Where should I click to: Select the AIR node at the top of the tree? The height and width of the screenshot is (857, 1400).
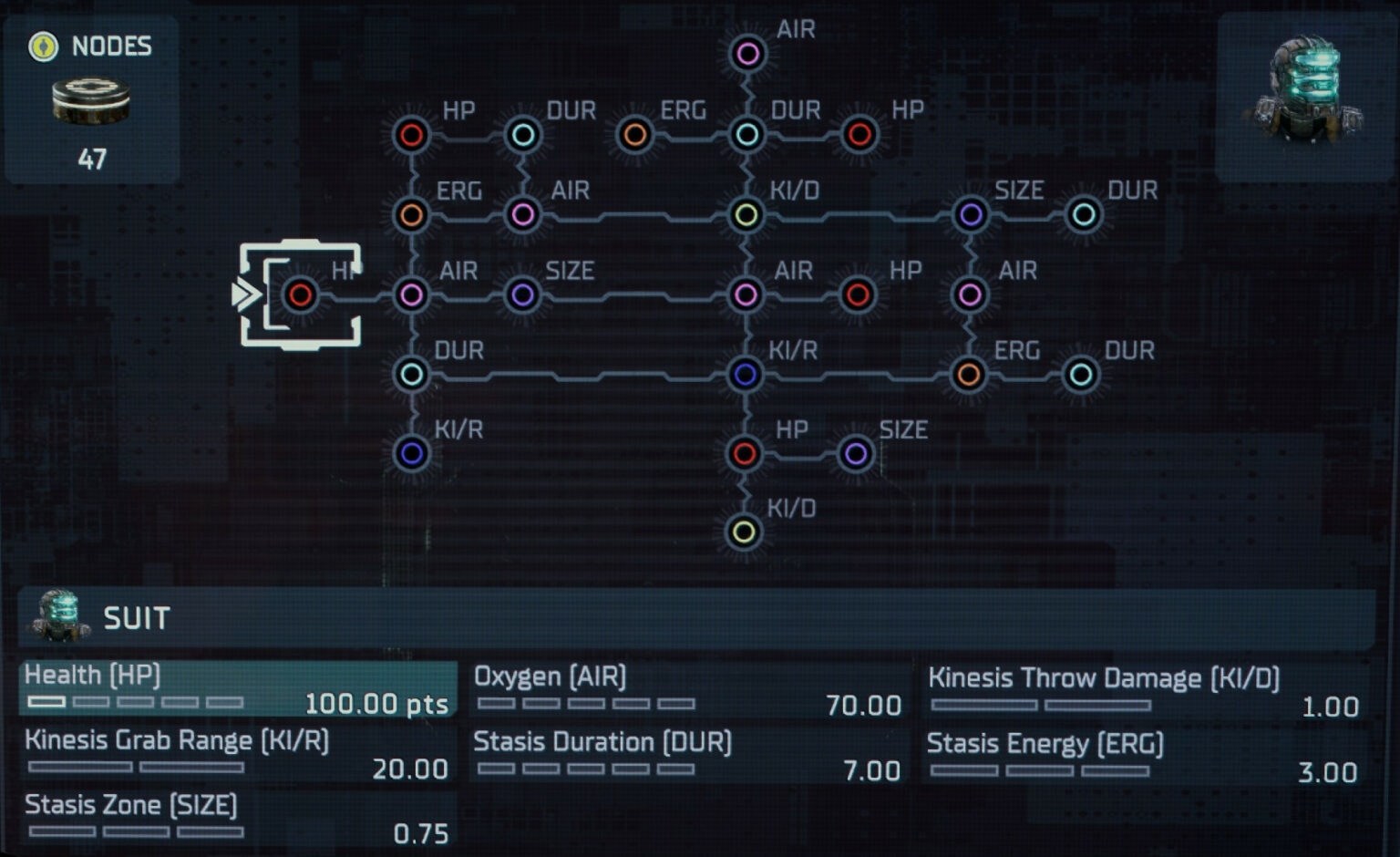point(747,55)
